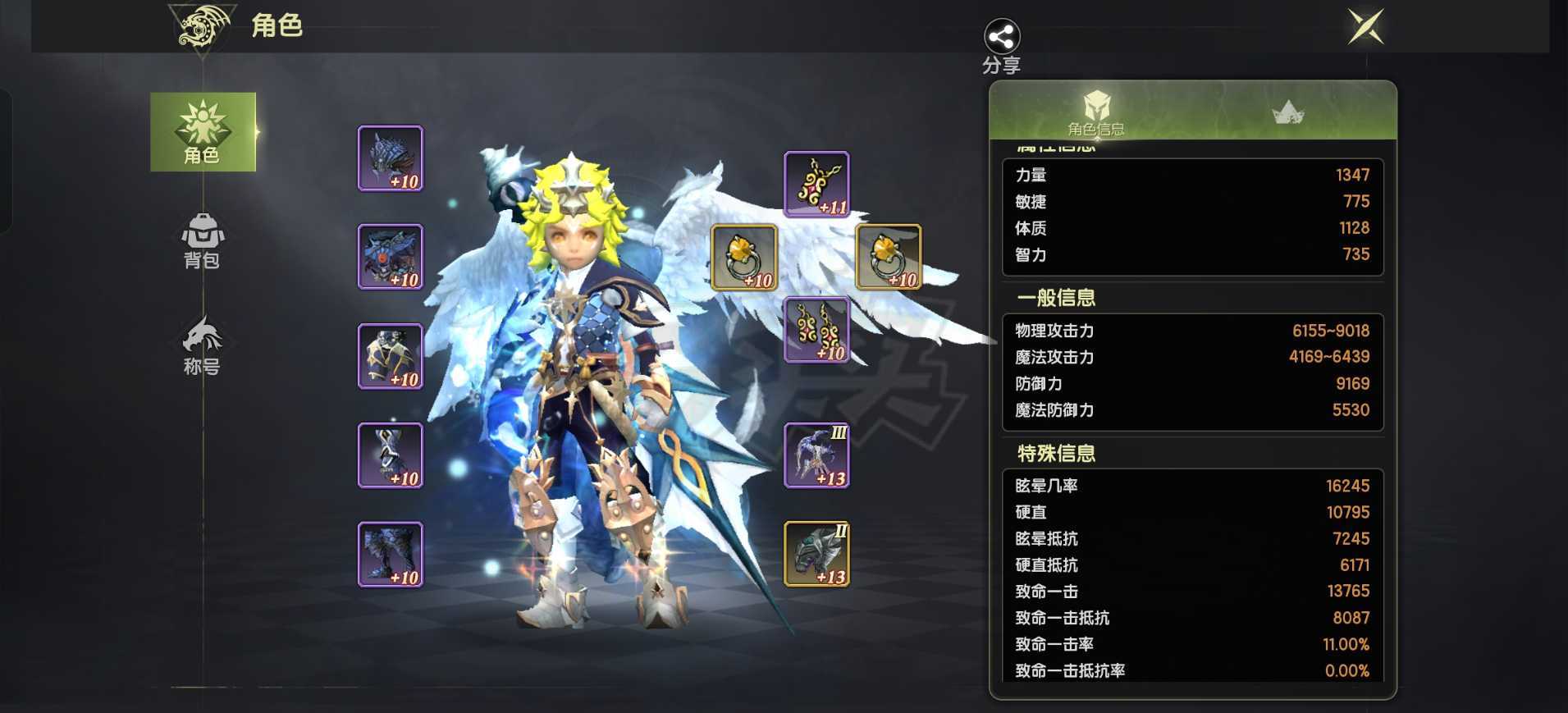Select the grade II +13 mount slot
The width and height of the screenshot is (1568, 713).
tap(818, 554)
